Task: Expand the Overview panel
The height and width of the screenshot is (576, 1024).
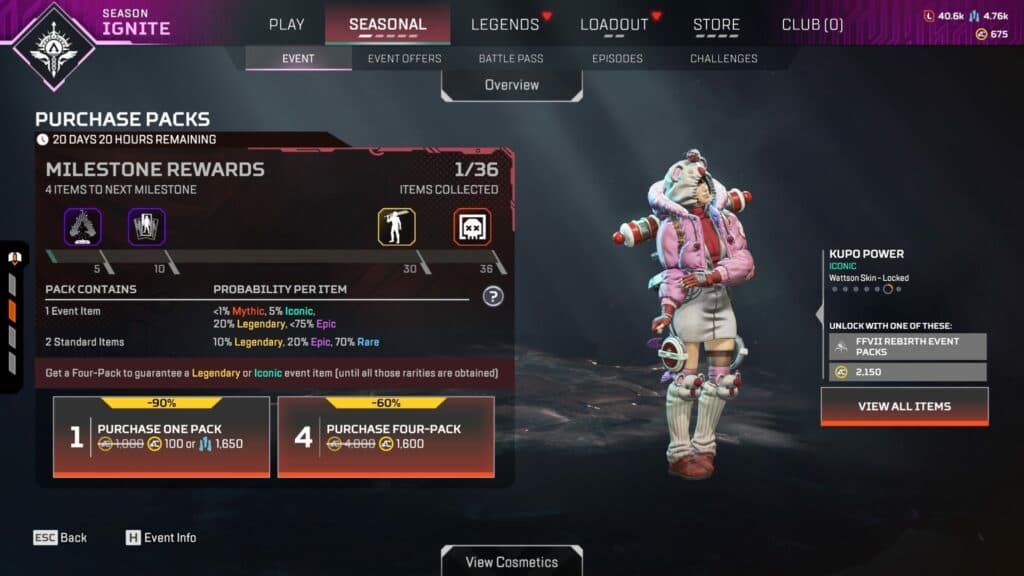Action: click(511, 85)
